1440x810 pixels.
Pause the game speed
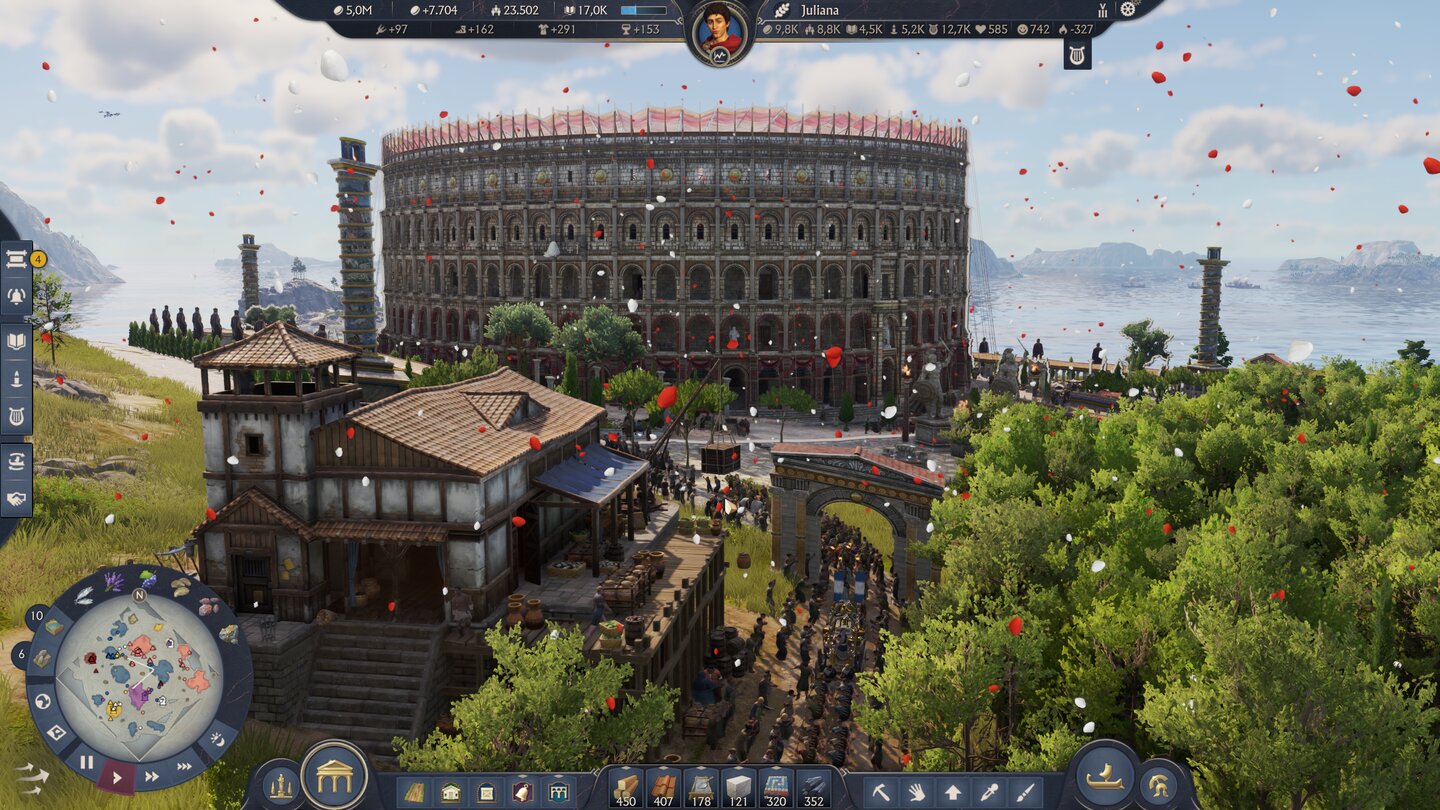tap(87, 762)
